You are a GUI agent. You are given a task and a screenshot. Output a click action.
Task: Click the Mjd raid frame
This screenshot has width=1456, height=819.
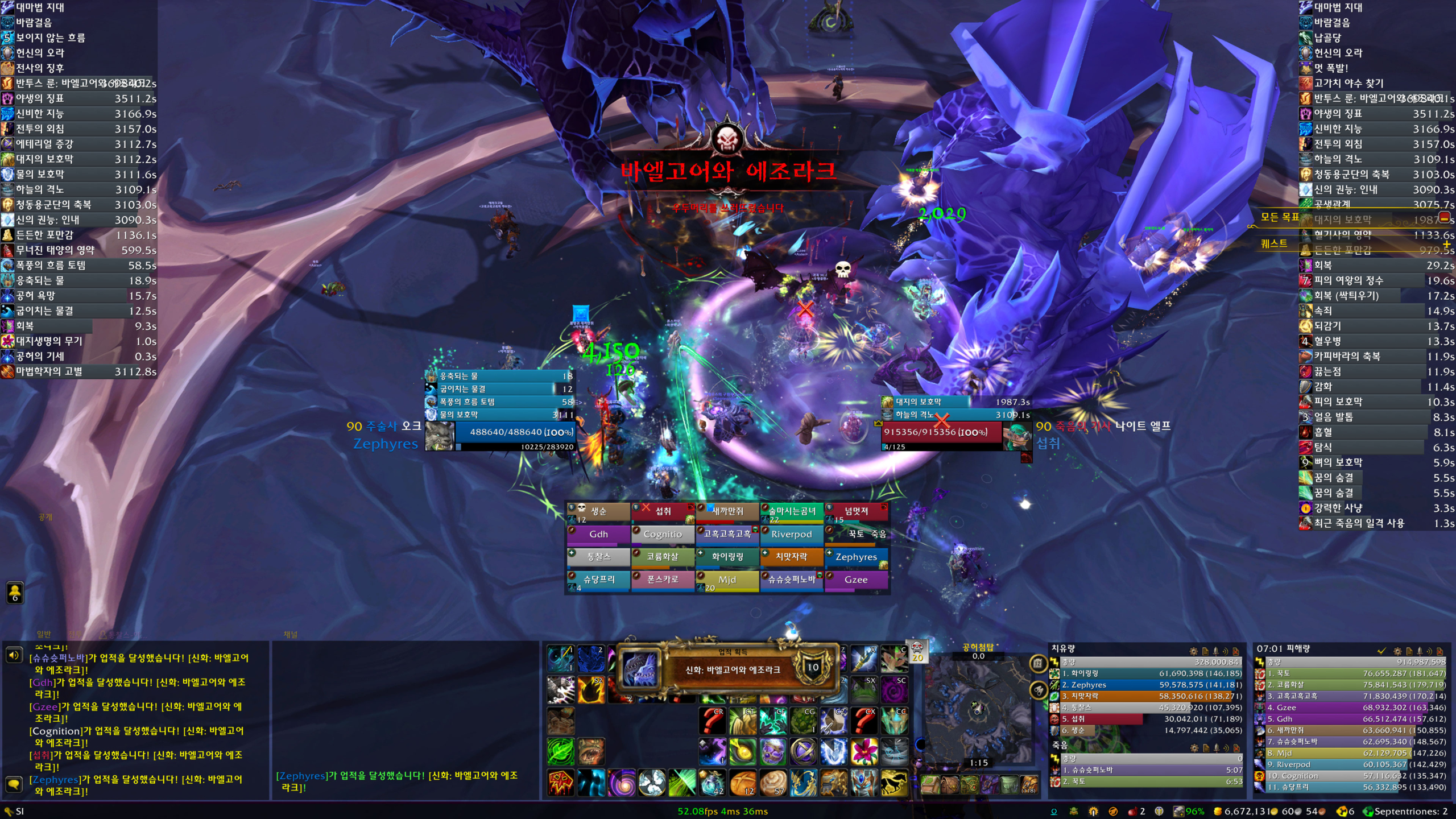click(727, 580)
